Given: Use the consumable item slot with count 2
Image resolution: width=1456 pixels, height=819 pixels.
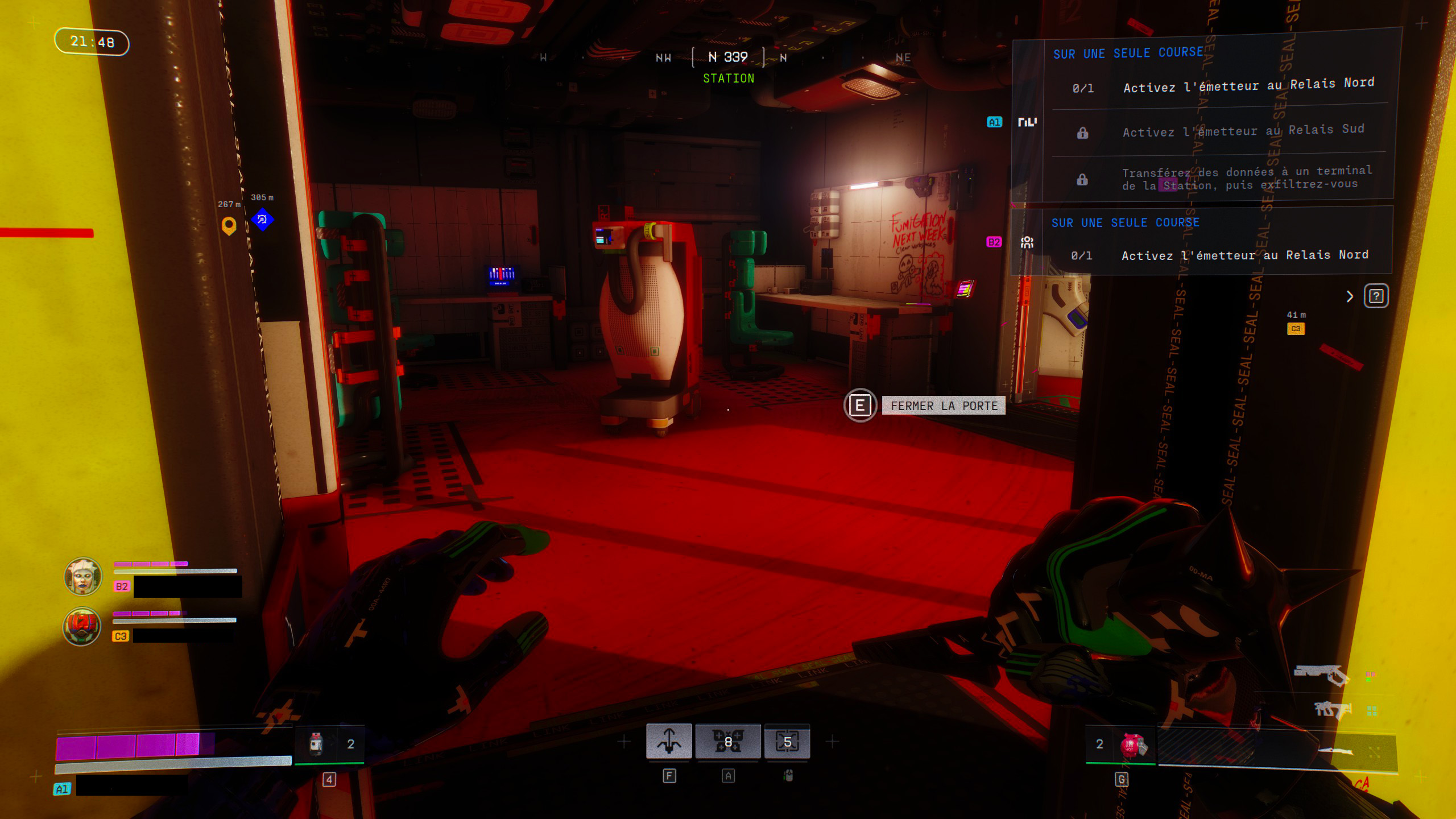Looking at the screenshot, I should [330, 744].
